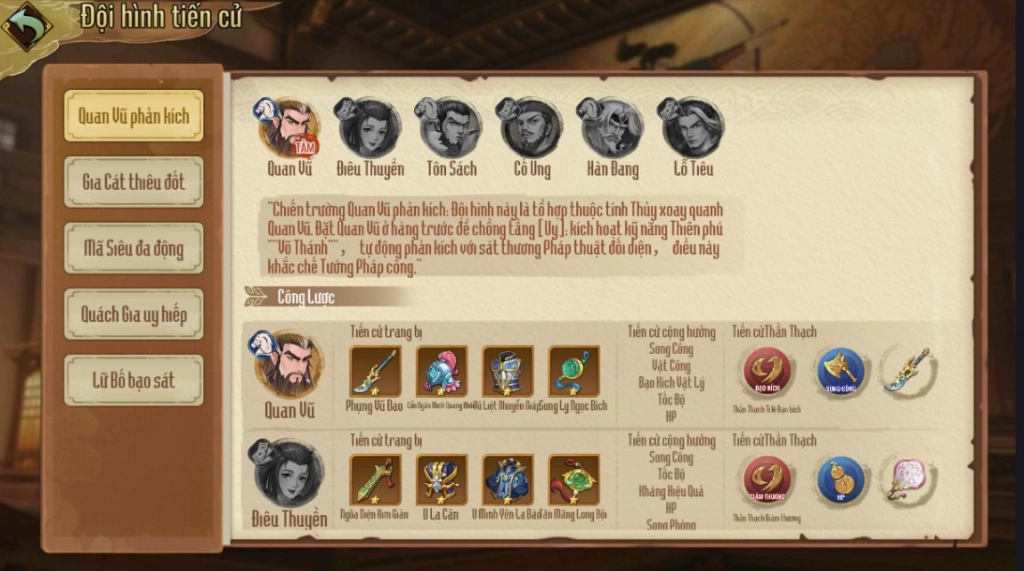Image resolution: width=1024 pixels, height=571 pixels.
Task: Select Quan Vũ portrait in the team row
Action: pos(289,128)
